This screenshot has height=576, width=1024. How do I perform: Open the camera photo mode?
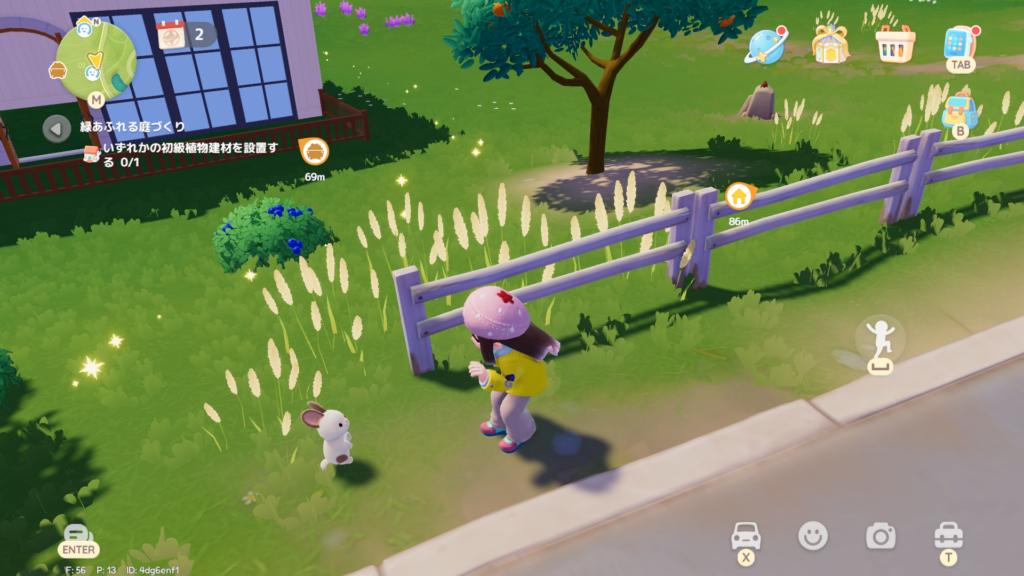880,536
